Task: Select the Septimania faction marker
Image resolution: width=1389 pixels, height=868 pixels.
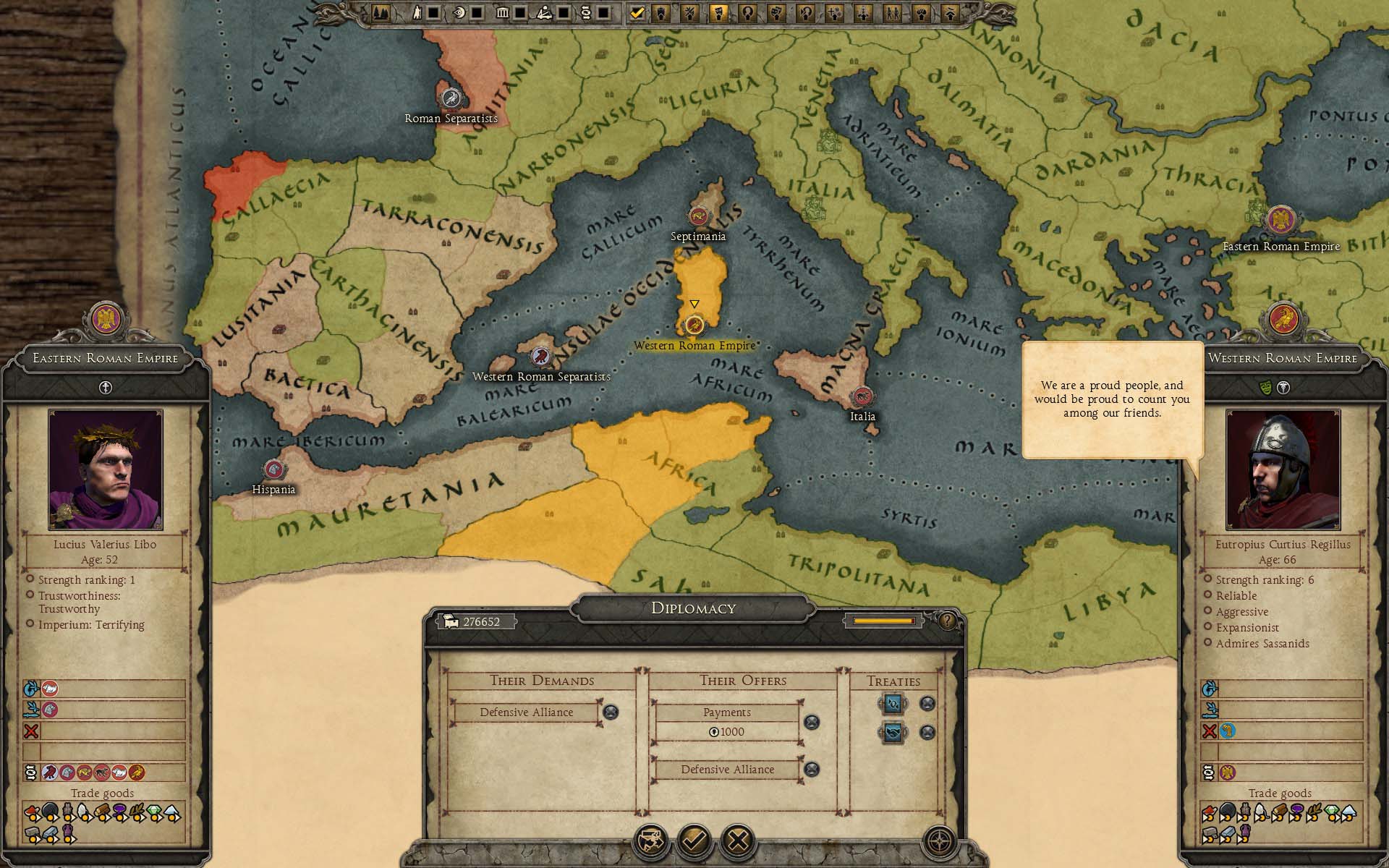Action: point(698,216)
